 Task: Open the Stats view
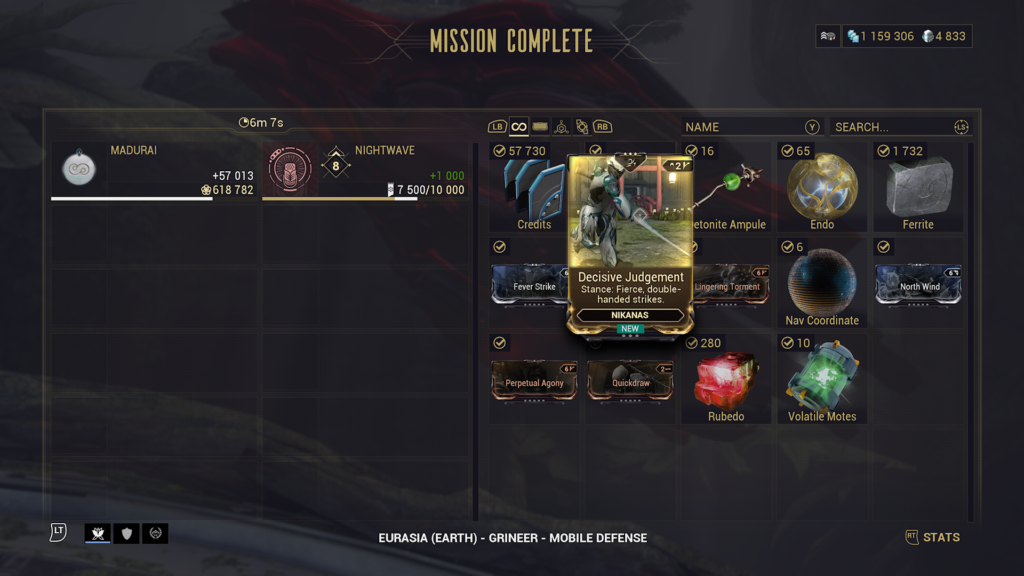coord(932,538)
